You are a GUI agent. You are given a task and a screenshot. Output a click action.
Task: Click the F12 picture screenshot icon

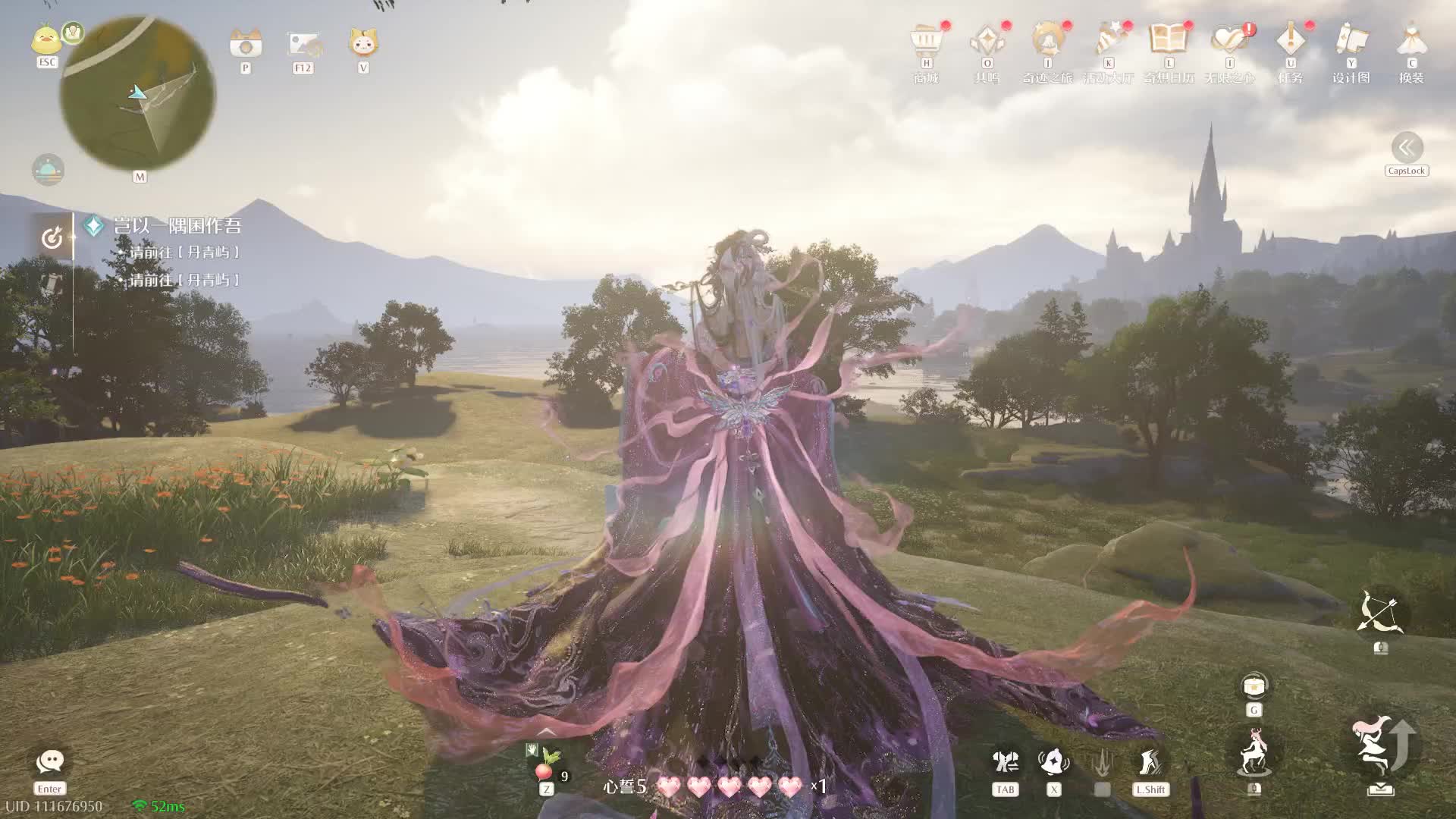pos(303,44)
